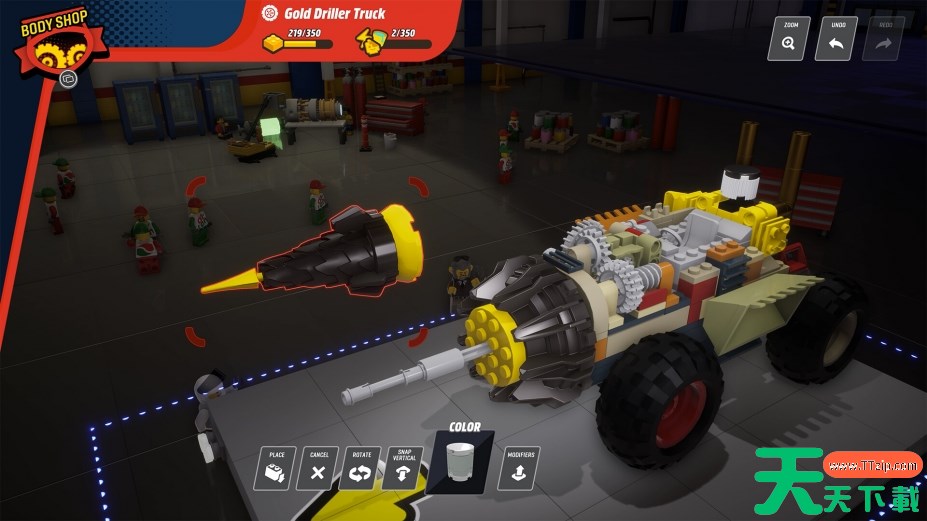Click the small icon below Body Shop emblem
The height and width of the screenshot is (521, 927).
point(68,78)
